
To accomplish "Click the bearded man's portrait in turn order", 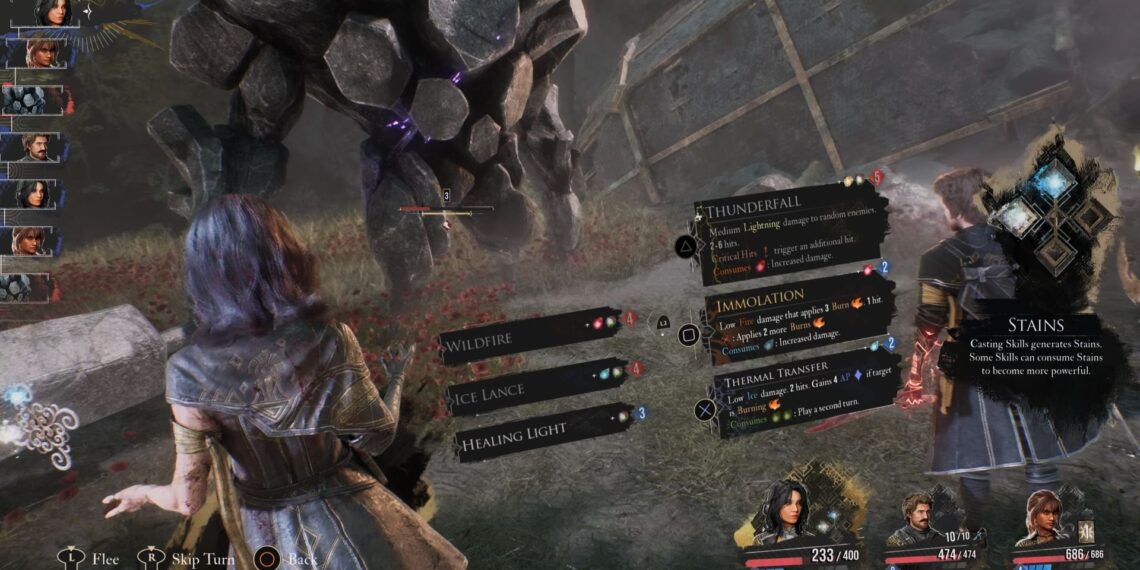I will coord(36,148).
